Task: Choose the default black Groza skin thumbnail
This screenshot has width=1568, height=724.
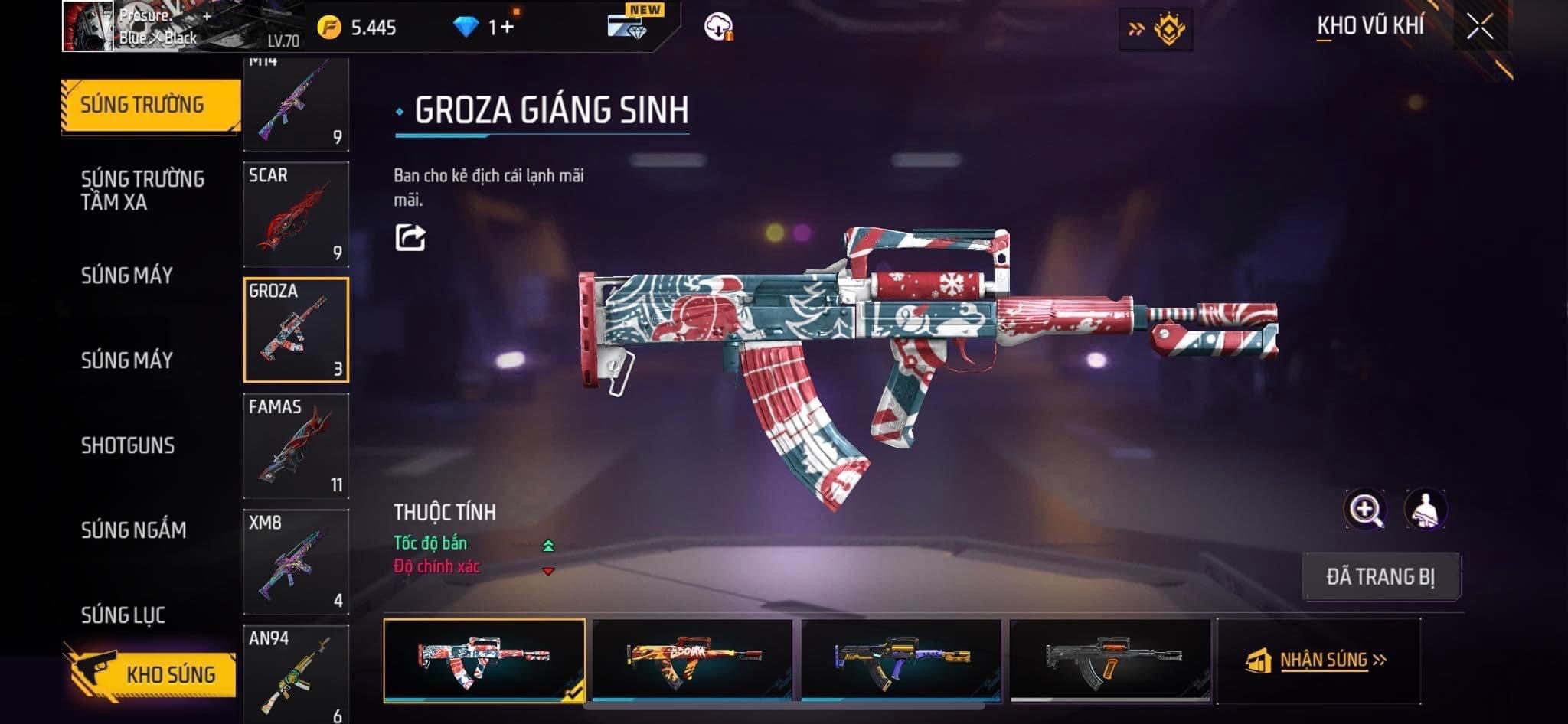Action: point(1110,660)
